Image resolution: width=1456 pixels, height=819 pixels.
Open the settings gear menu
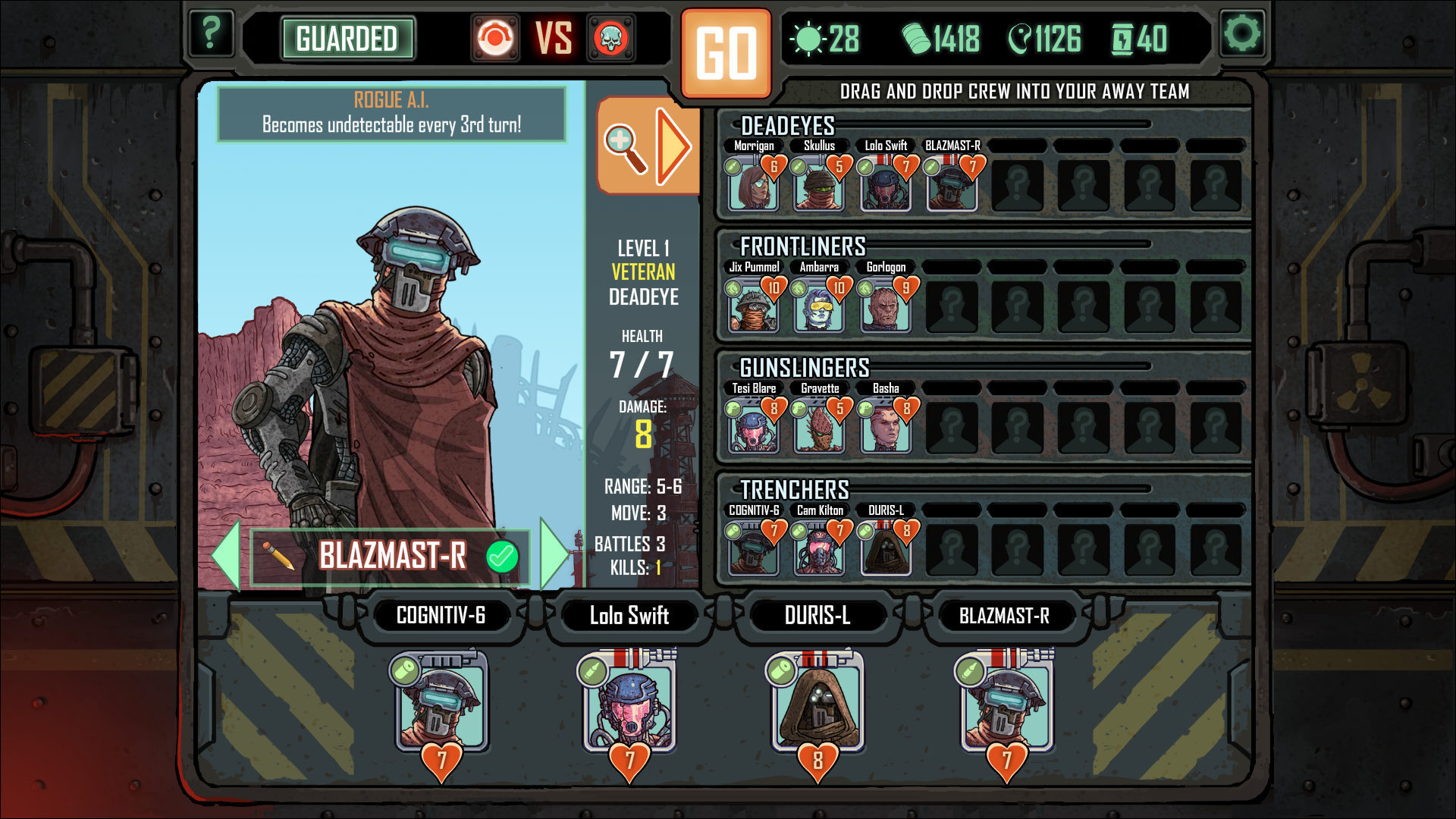[x=1242, y=34]
